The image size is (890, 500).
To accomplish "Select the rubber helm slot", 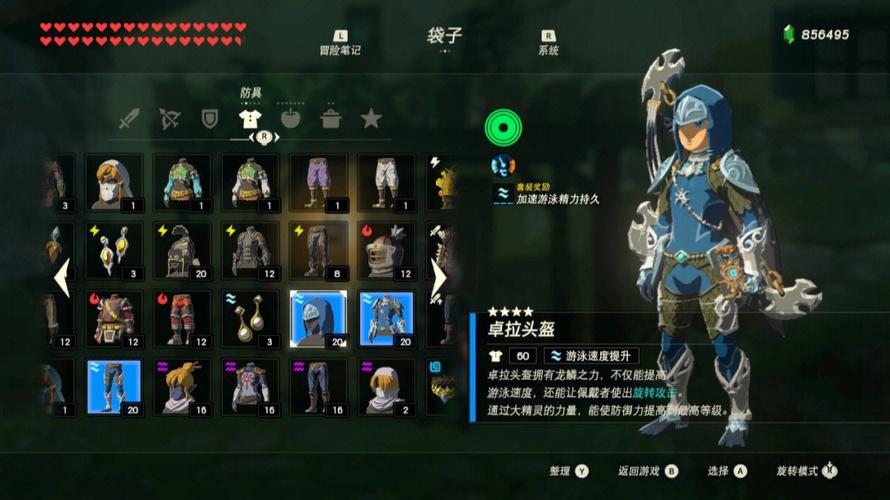I will coord(181,249).
